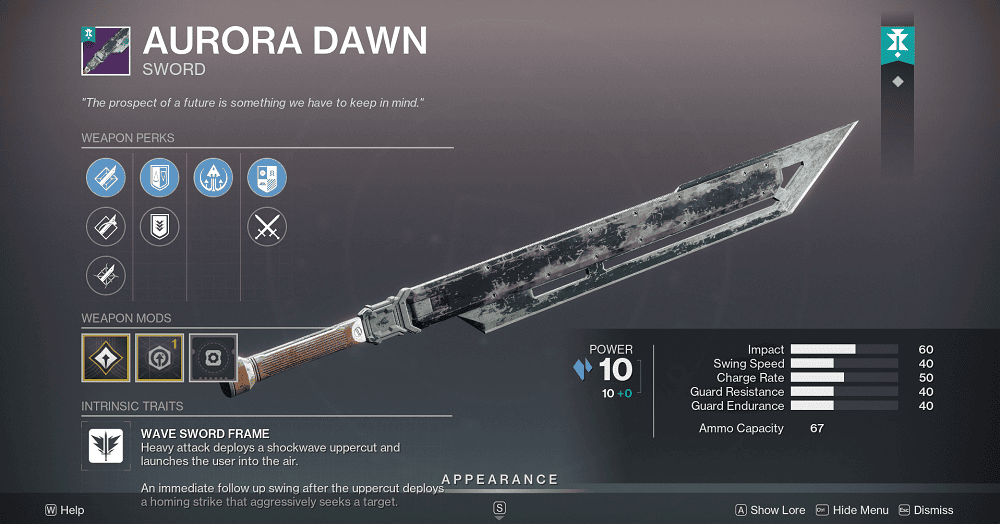Choose the unselected middle blade perk

tap(106, 227)
